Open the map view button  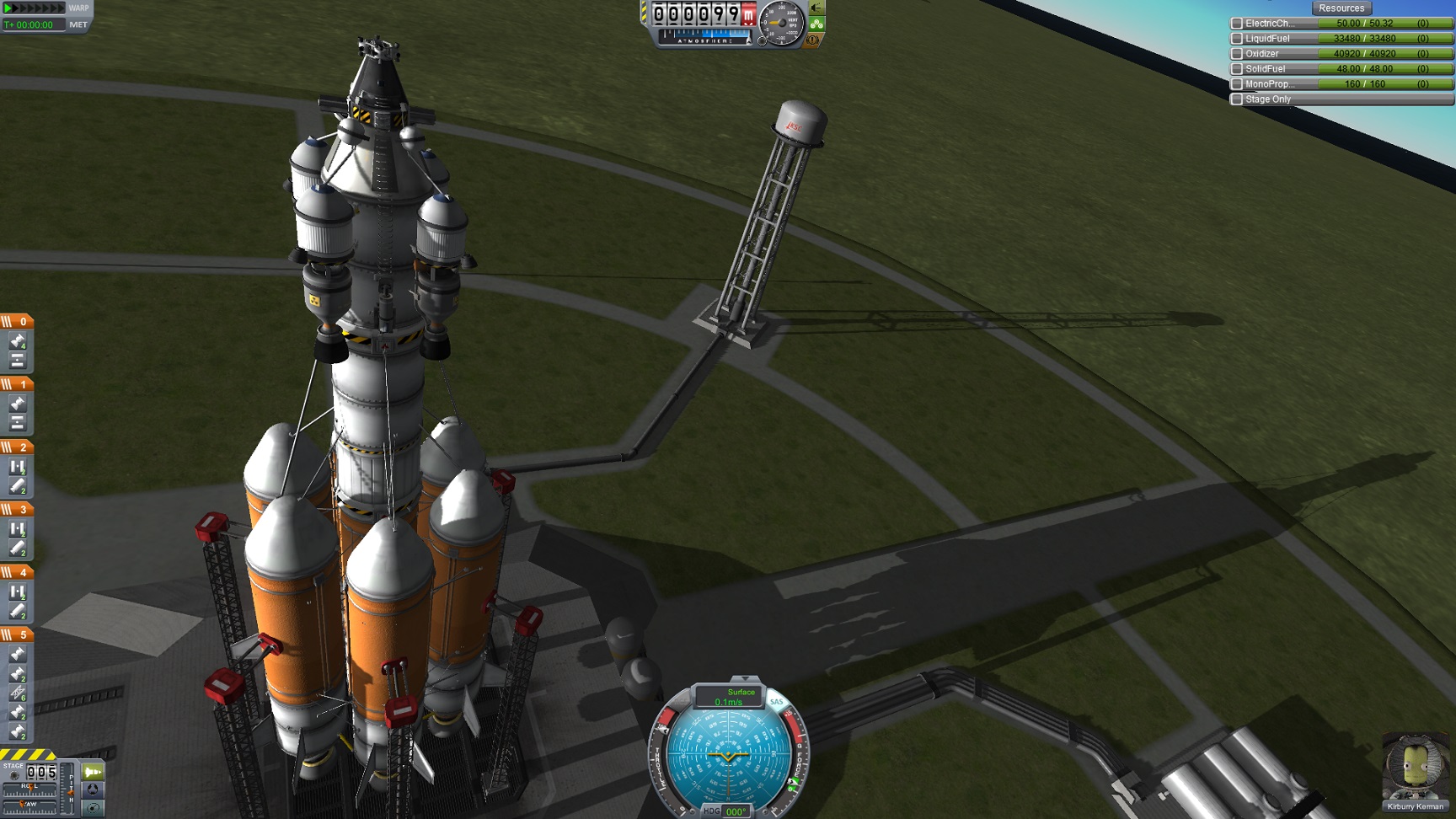click(x=93, y=807)
